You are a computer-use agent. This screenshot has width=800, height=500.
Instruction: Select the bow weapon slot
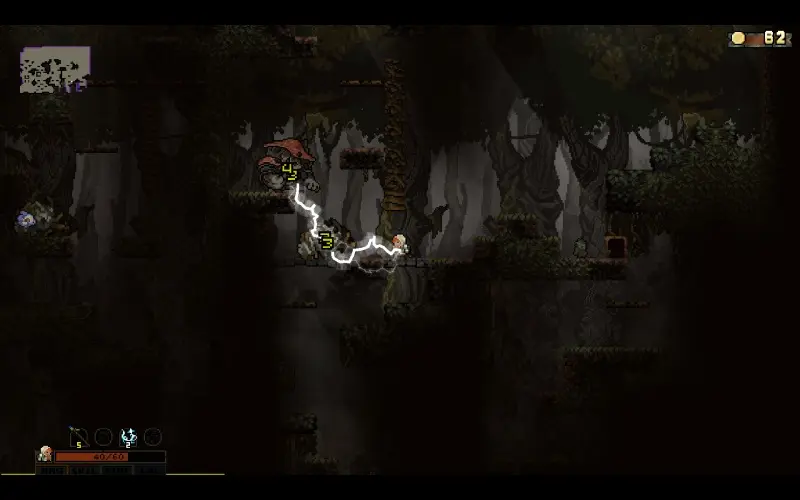pyautogui.click(x=78, y=437)
